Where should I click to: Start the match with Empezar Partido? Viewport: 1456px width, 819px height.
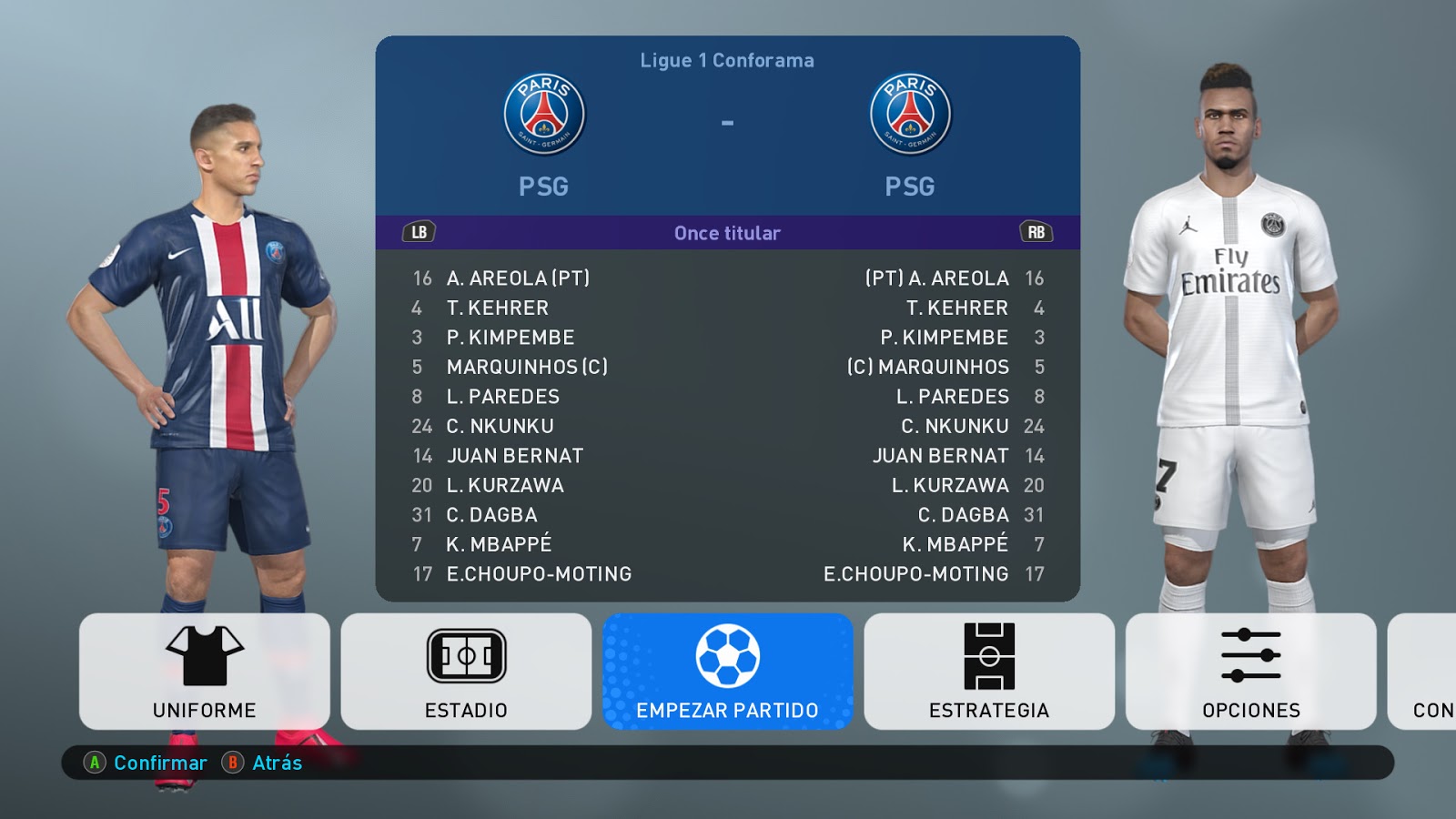coord(727,672)
